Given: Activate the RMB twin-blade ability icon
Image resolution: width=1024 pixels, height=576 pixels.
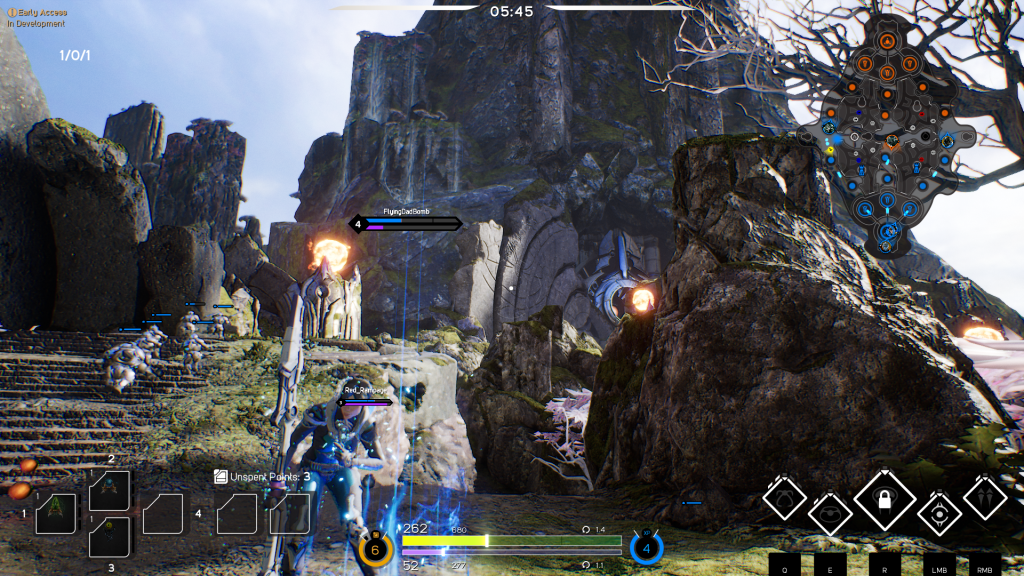Looking at the screenshot, I should tap(984, 496).
